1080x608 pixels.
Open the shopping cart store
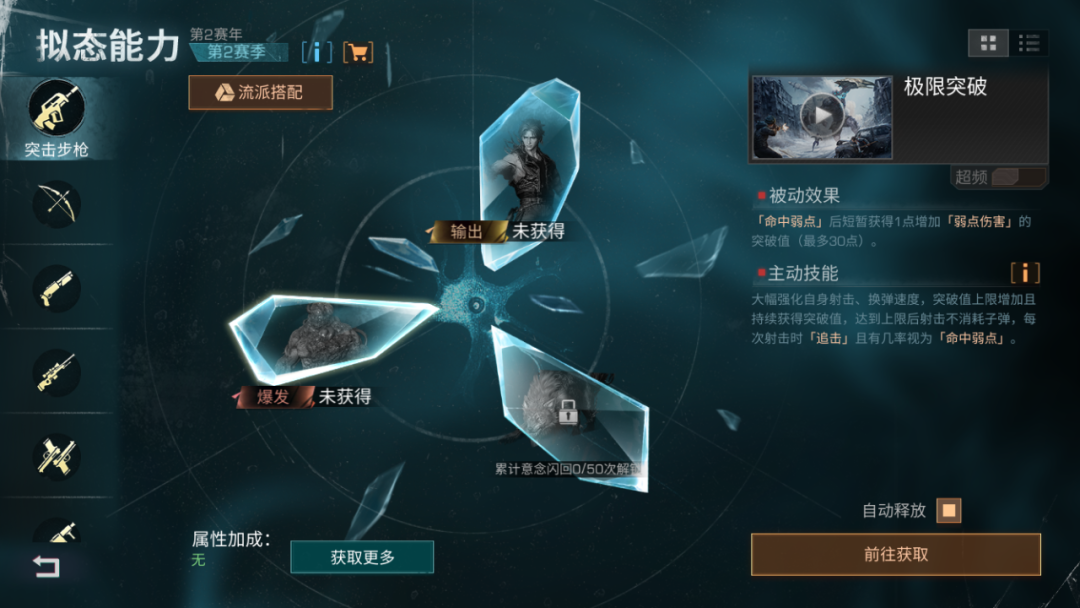click(x=357, y=52)
